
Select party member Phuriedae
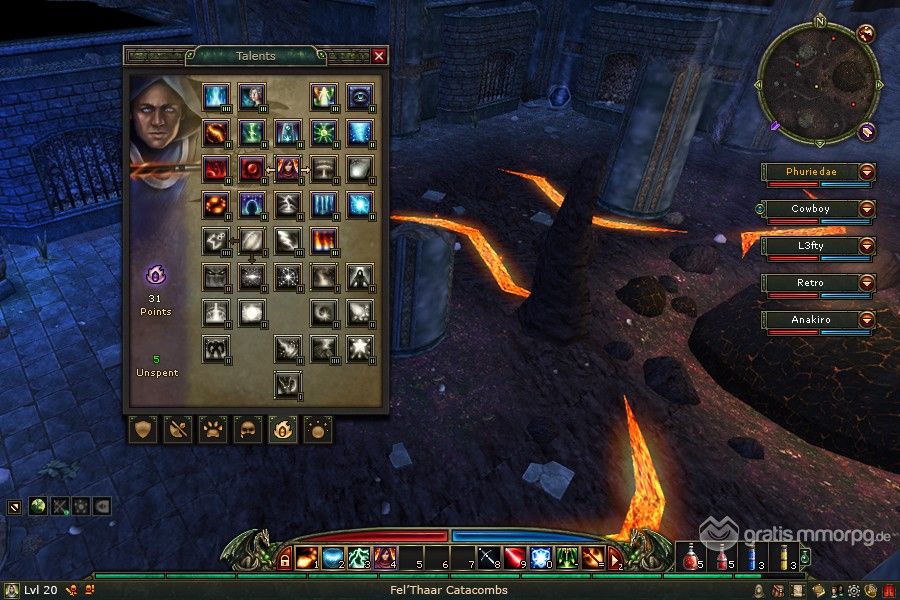point(809,172)
